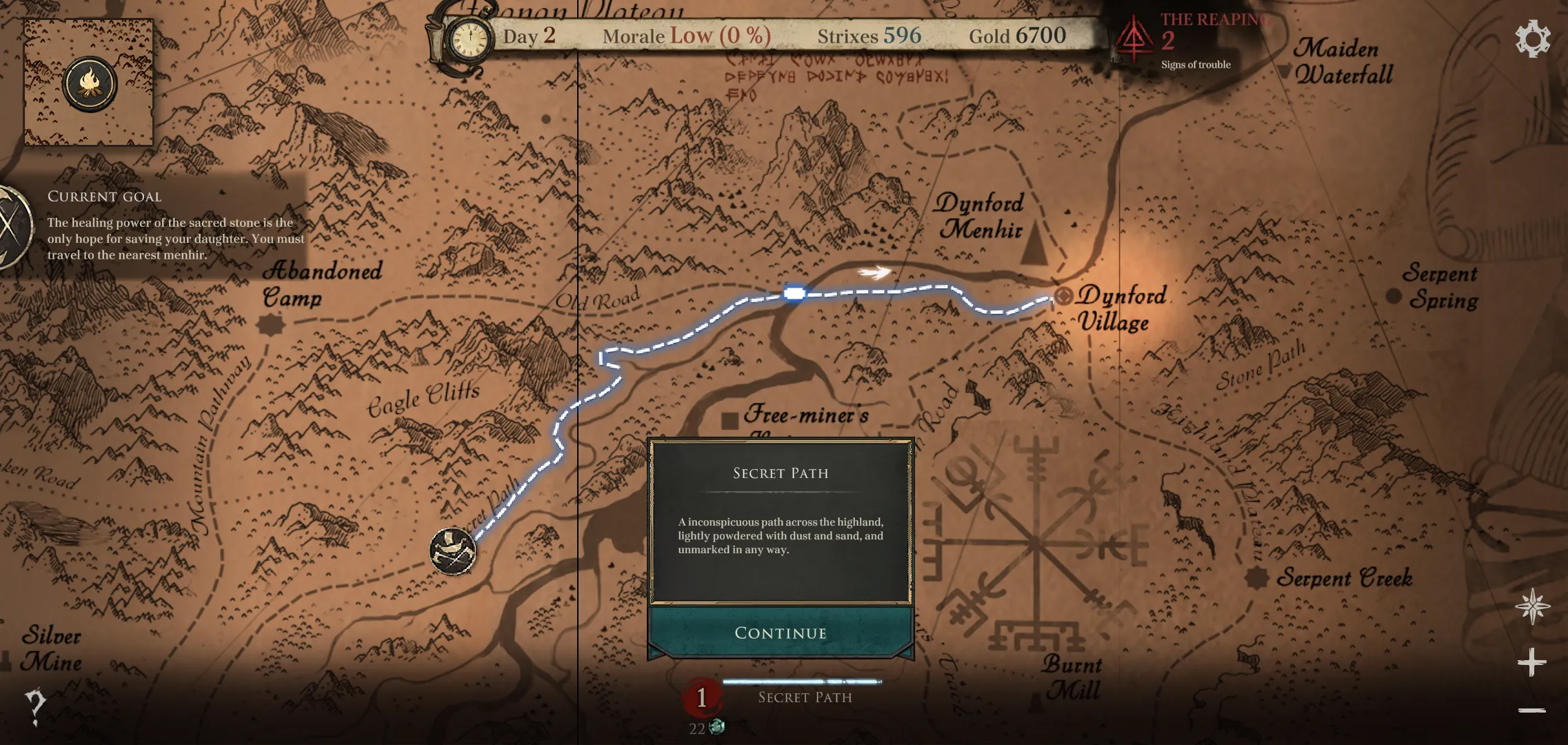Screen dimensions: 1568x745
Task: Open The Reaping rune indicator
Action: click(x=1134, y=40)
